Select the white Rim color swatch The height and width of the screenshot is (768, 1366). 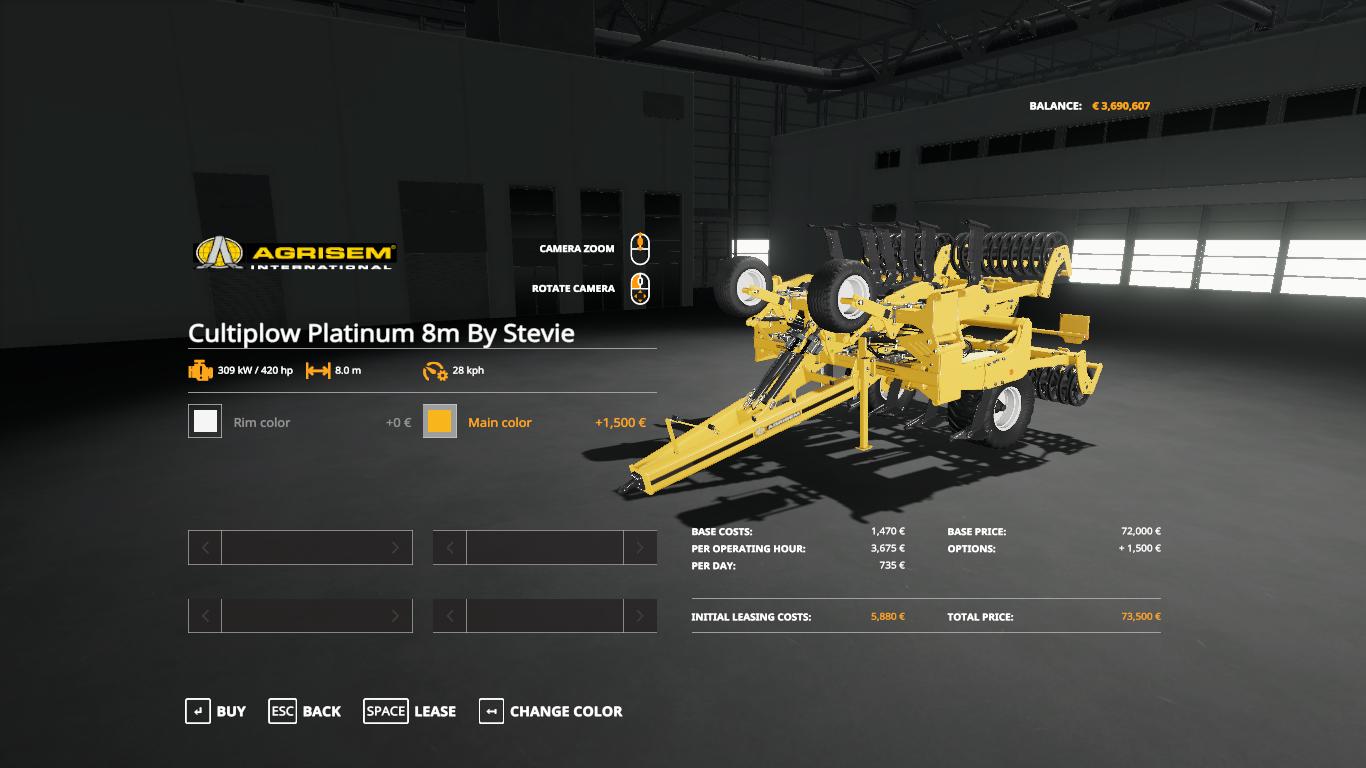[205, 422]
